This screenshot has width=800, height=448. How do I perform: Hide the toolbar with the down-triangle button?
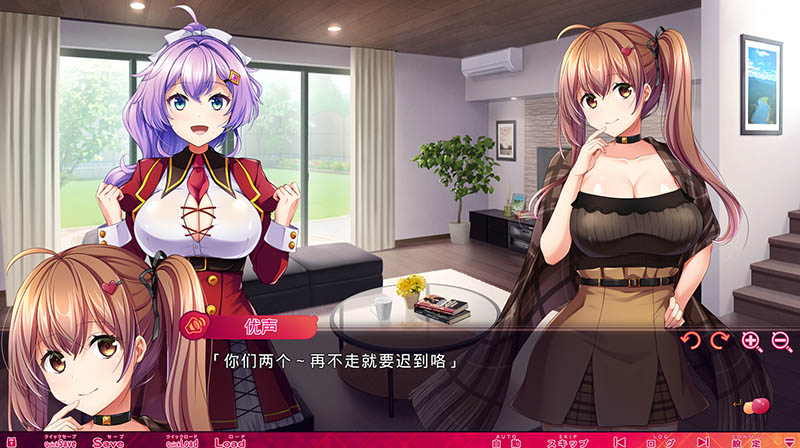coord(789,441)
